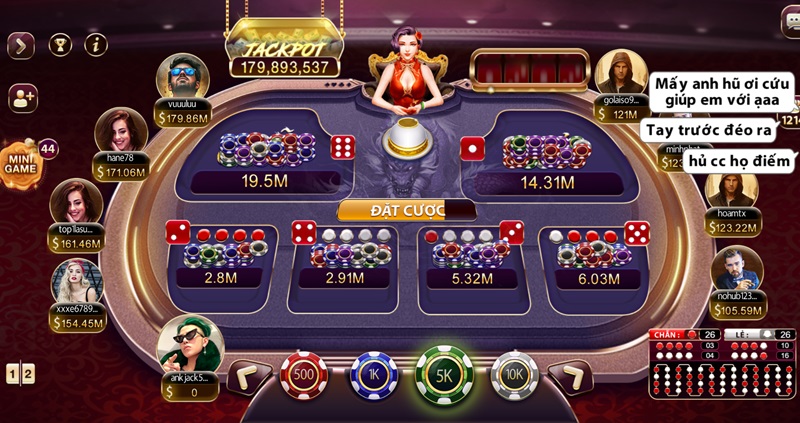Select the red 500 chip
The image size is (800, 423).
(x=304, y=375)
